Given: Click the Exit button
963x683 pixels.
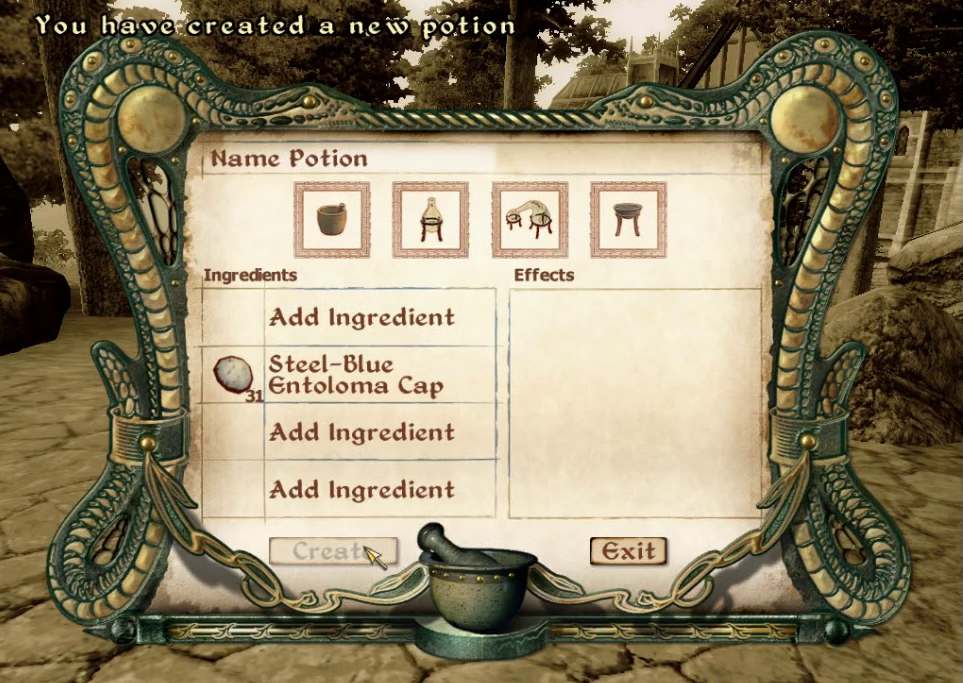Looking at the screenshot, I should pyautogui.click(x=628, y=551).
